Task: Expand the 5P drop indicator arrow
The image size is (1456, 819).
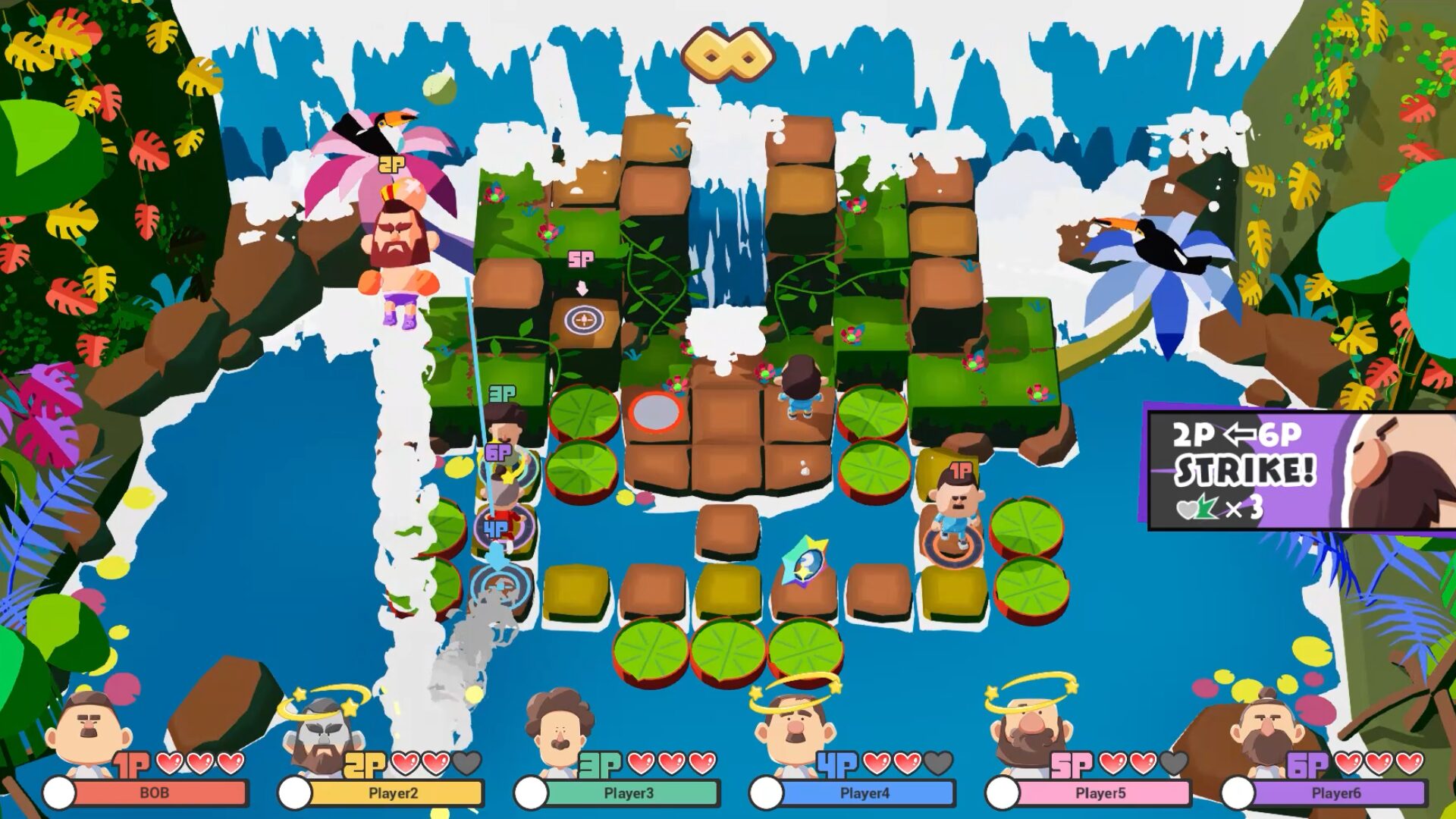Action: click(x=581, y=288)
